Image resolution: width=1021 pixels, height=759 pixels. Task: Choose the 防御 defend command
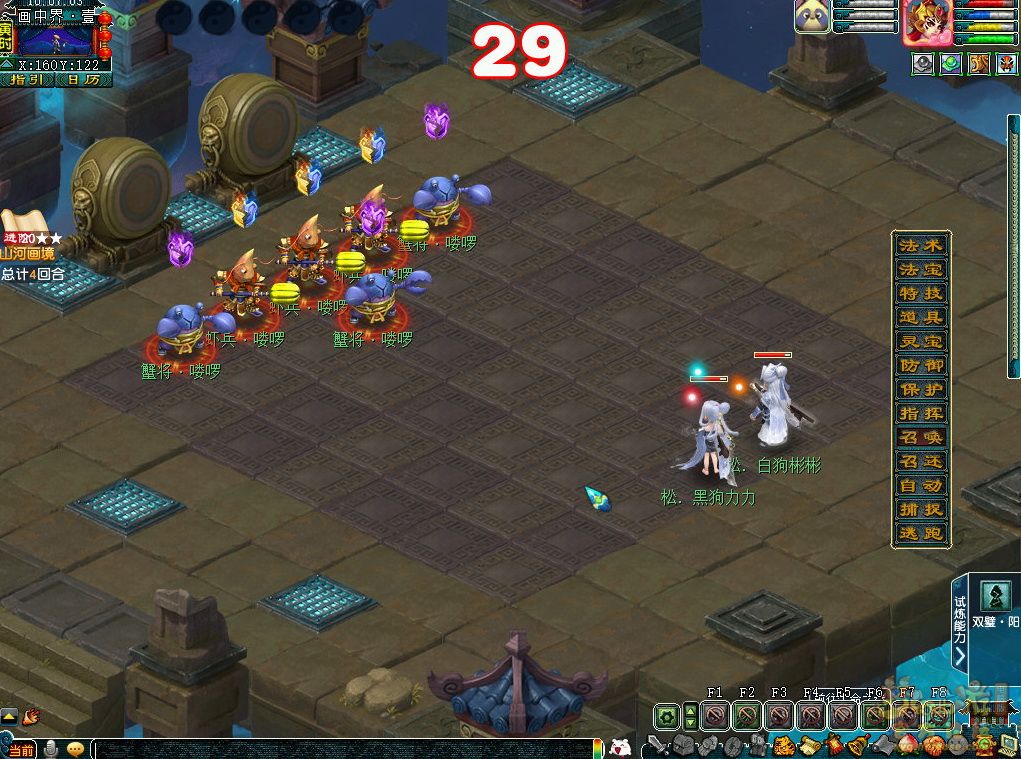click(921, 366)
